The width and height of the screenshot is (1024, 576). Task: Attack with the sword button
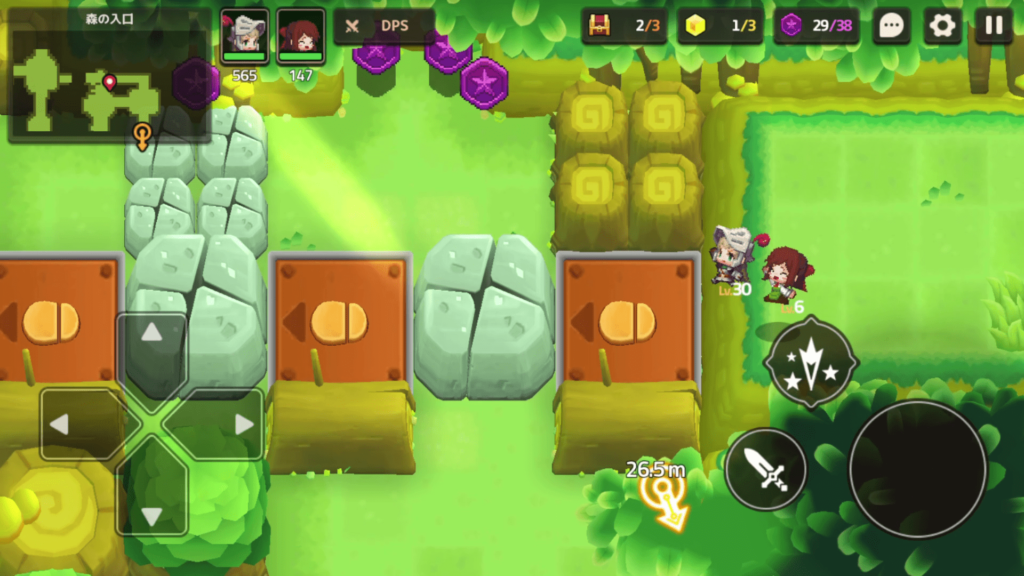click(x=766, y=468)
